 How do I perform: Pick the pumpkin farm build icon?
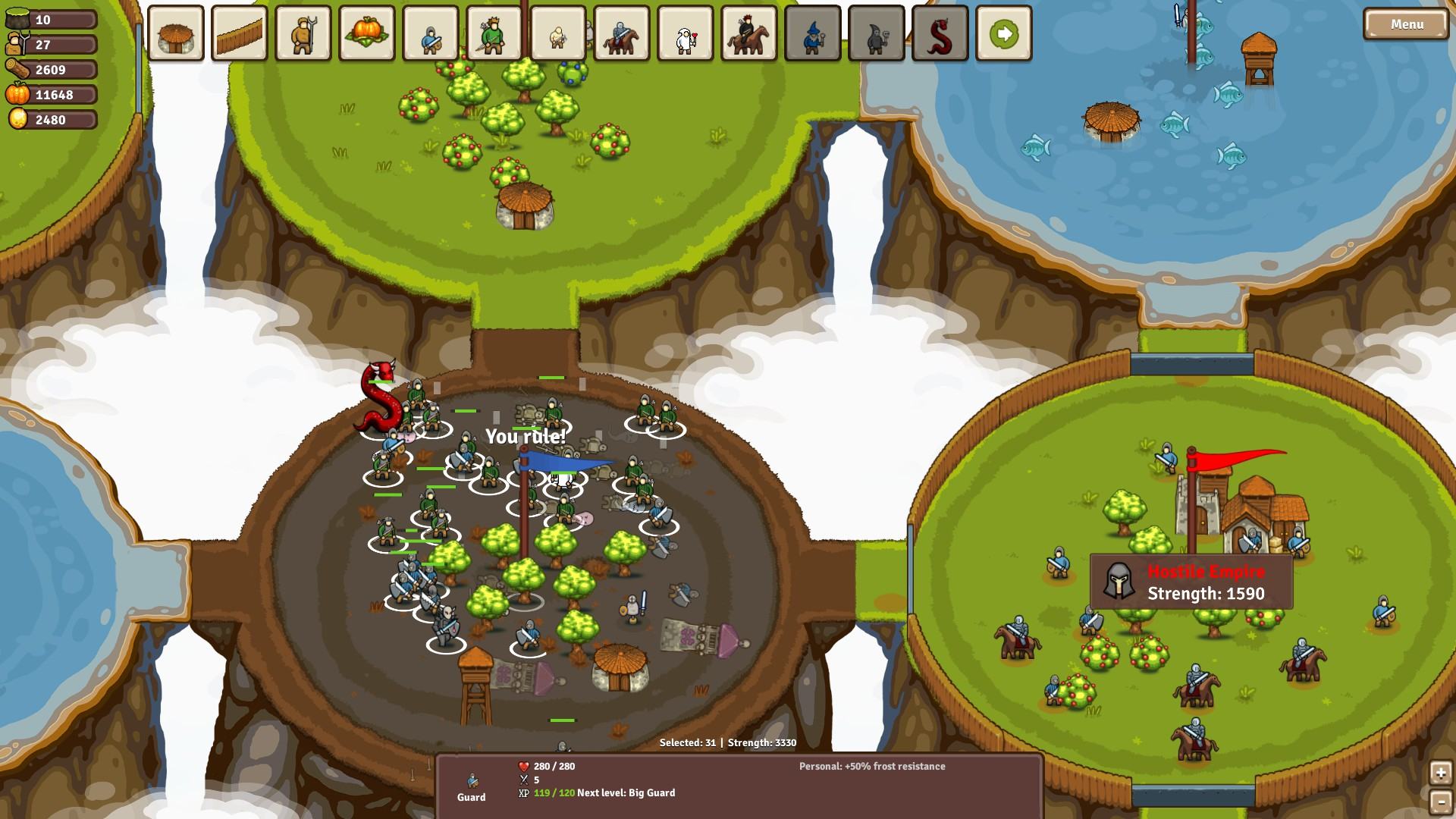(367, 33)
